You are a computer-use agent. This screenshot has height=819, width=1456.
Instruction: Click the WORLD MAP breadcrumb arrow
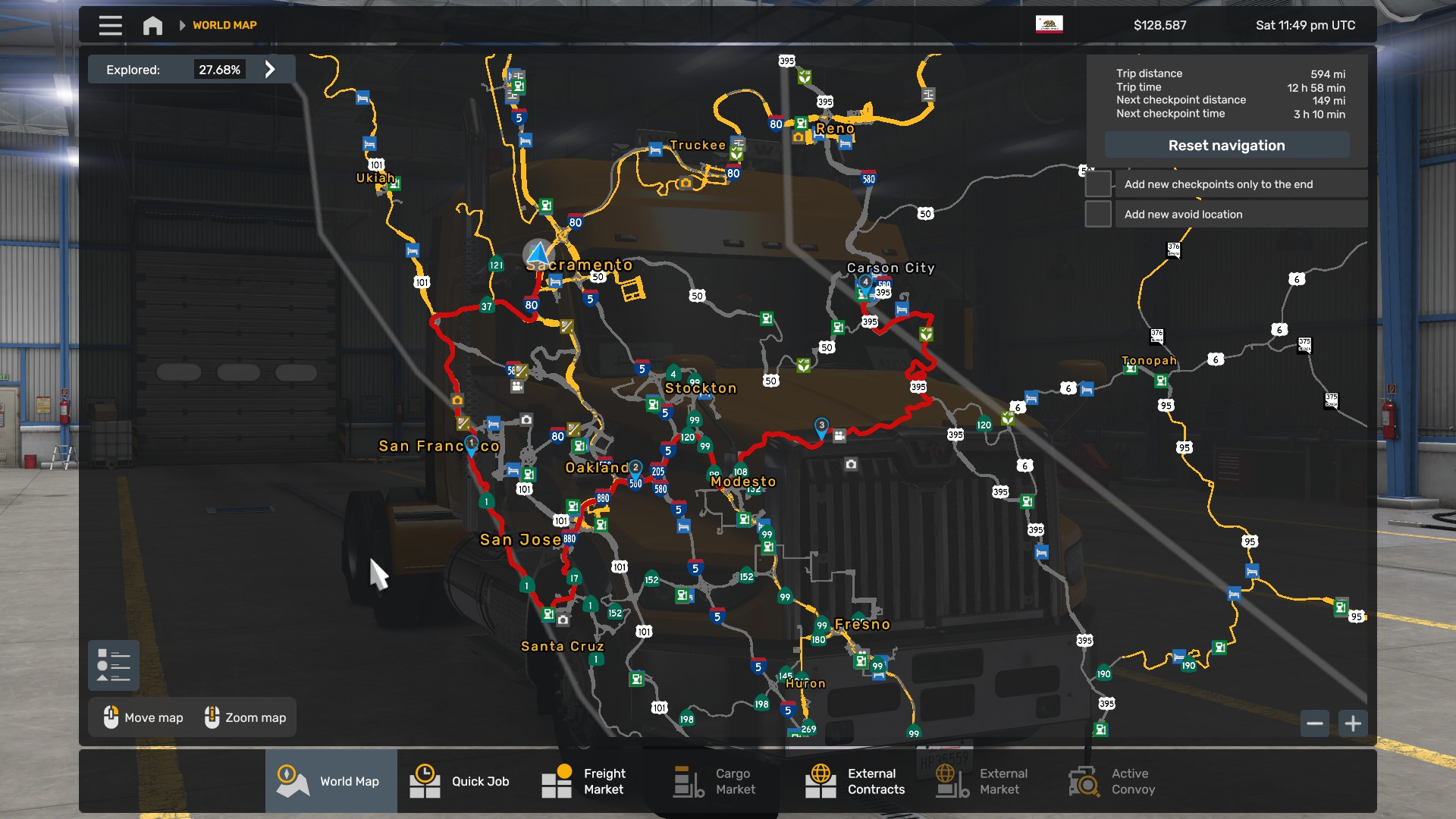182,24
